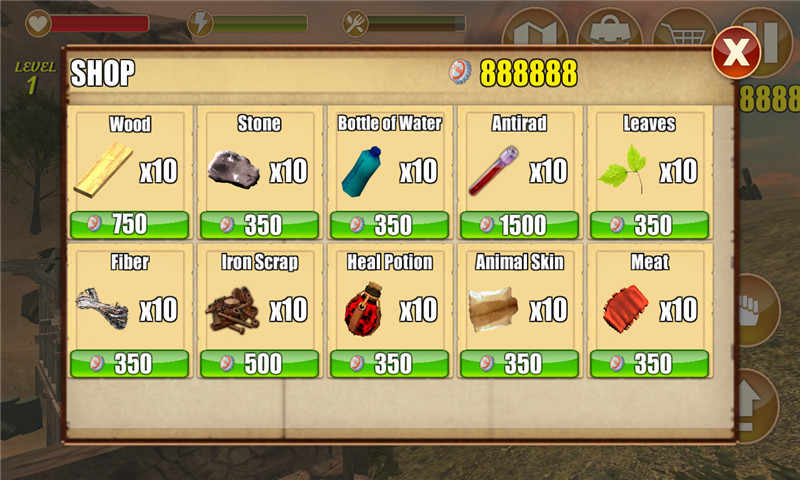Screen dimensions: 800x480
Task: Open the shopping cart button
Action: (x=683, y=30)
